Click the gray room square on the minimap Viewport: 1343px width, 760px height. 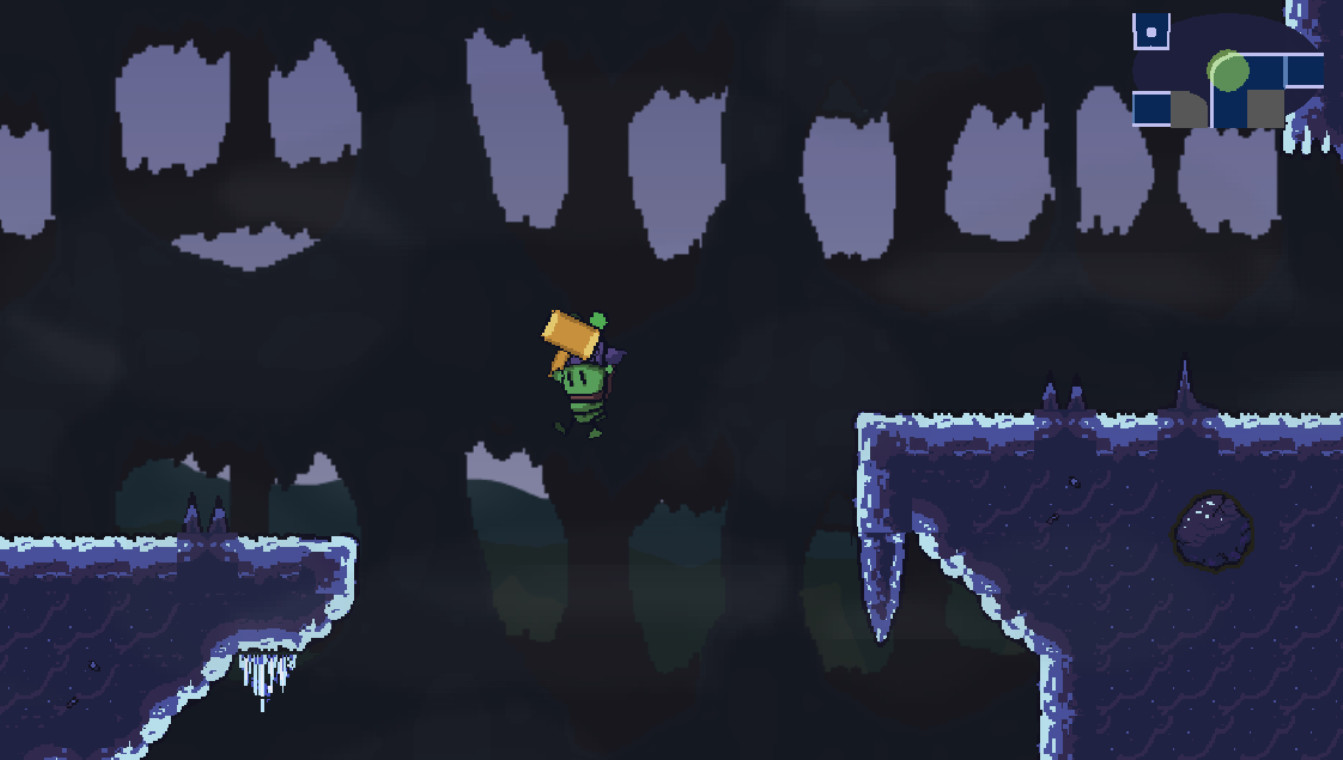point(1265,107)
